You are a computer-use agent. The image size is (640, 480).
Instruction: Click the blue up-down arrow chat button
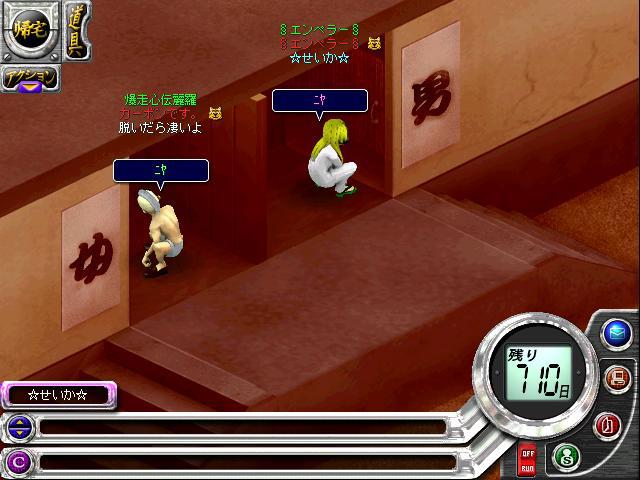pyautogui.click(x=19, y=428)
